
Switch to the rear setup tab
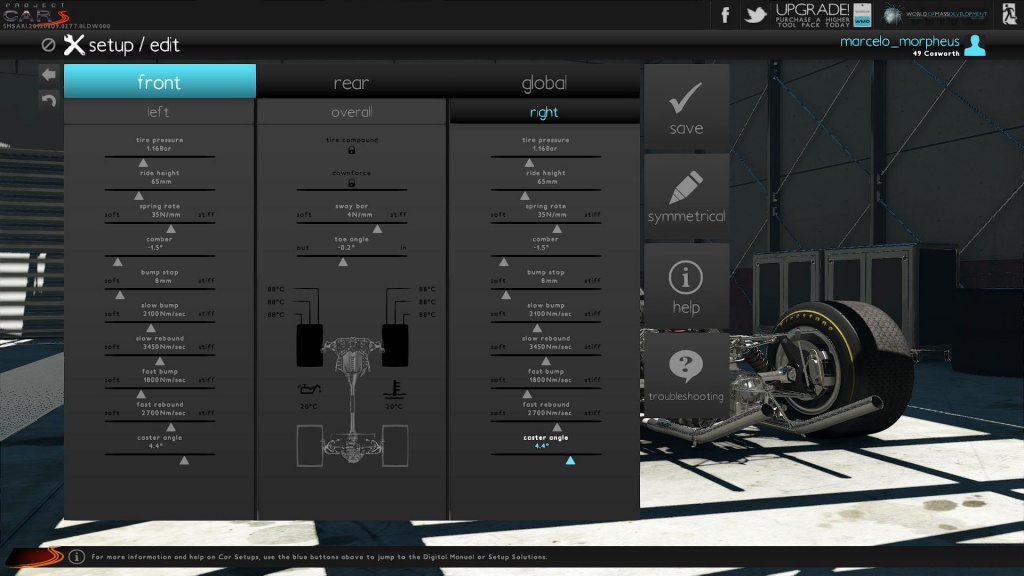pos(351,82)
